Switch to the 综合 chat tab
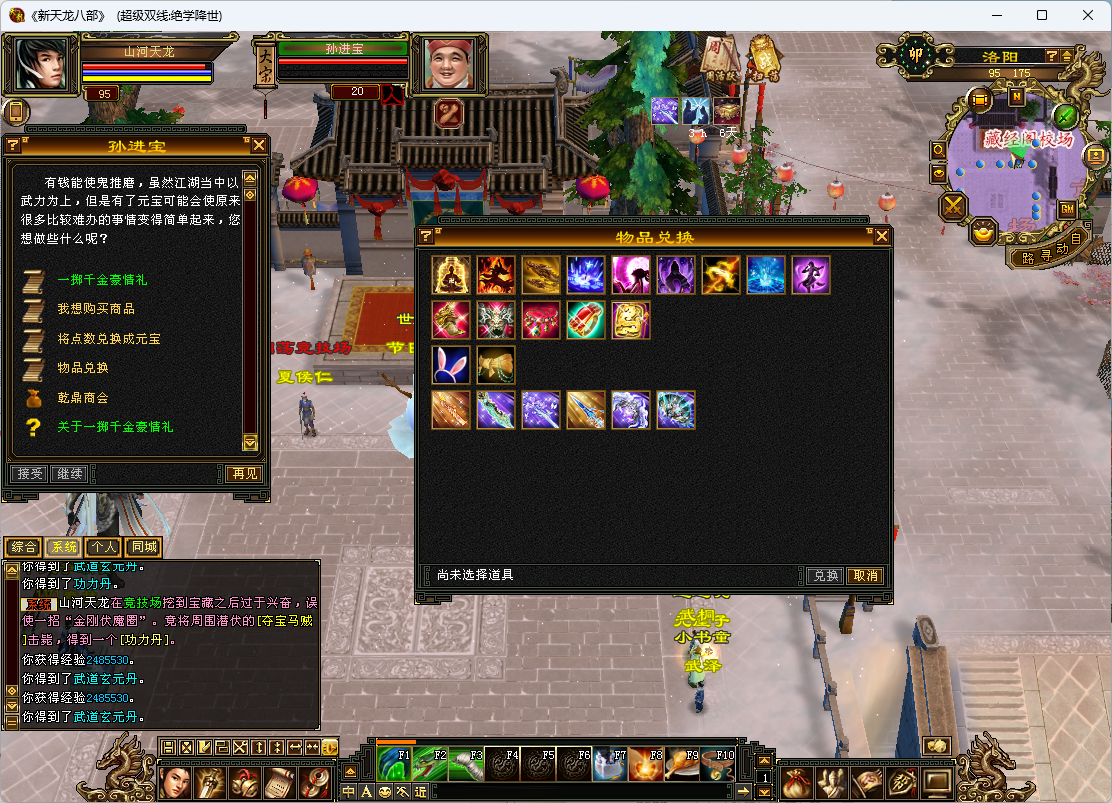 tap(22, 547)
